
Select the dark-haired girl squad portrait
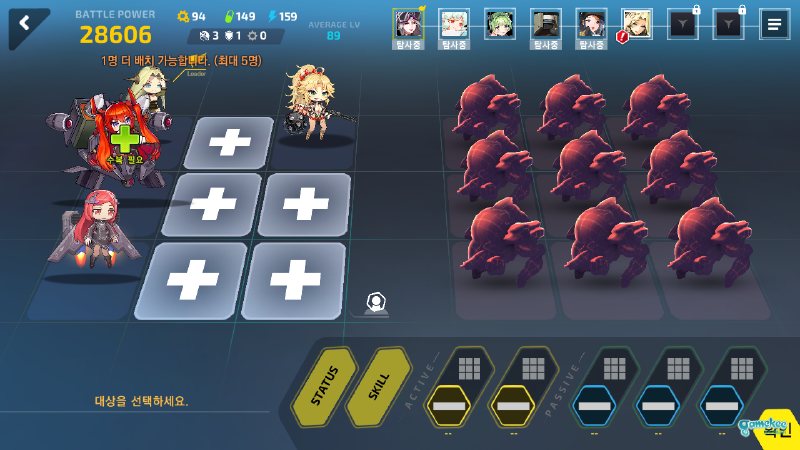591,23
